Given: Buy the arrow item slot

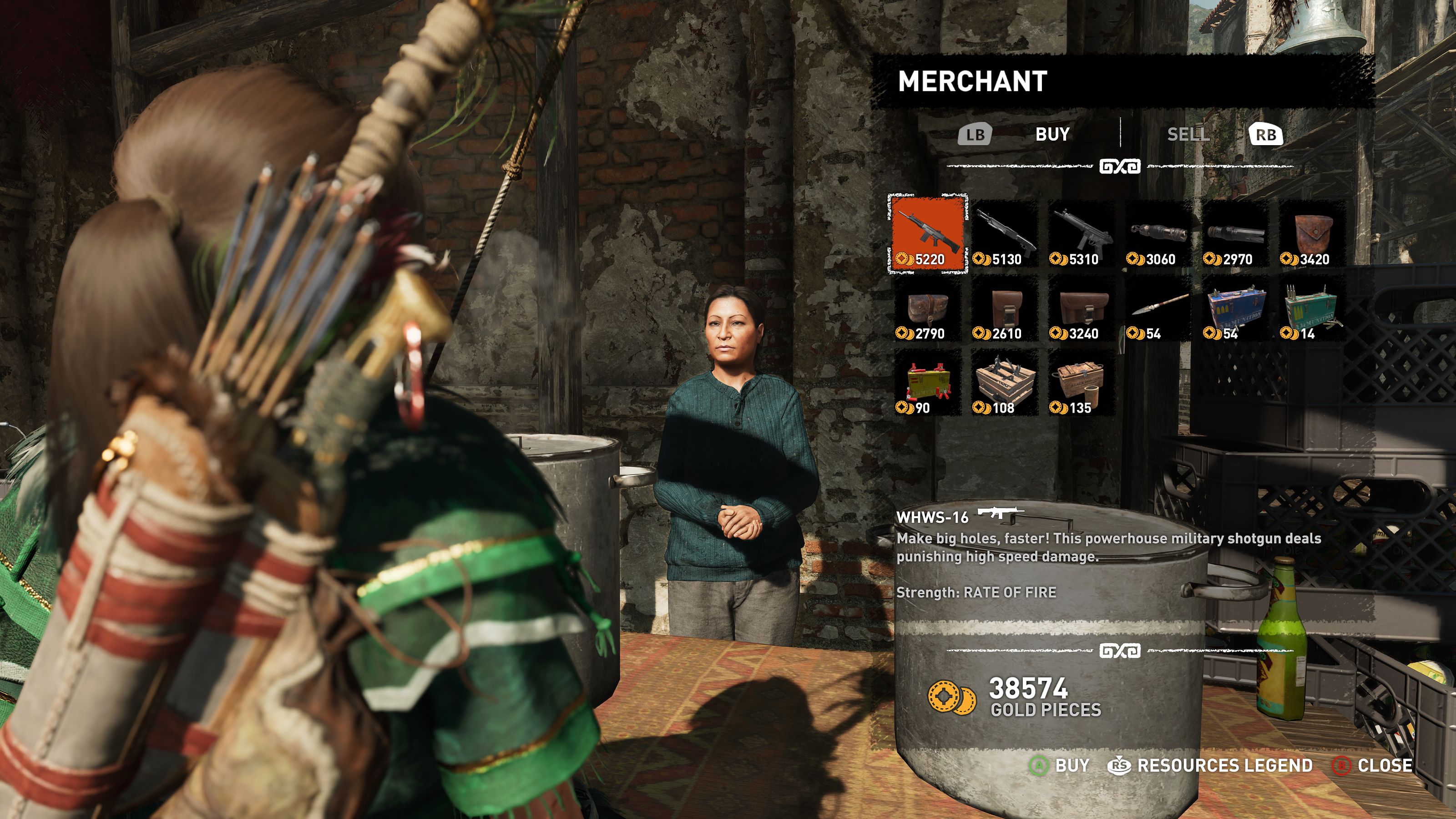Looking at the screenshot, I should [1158, 308].
